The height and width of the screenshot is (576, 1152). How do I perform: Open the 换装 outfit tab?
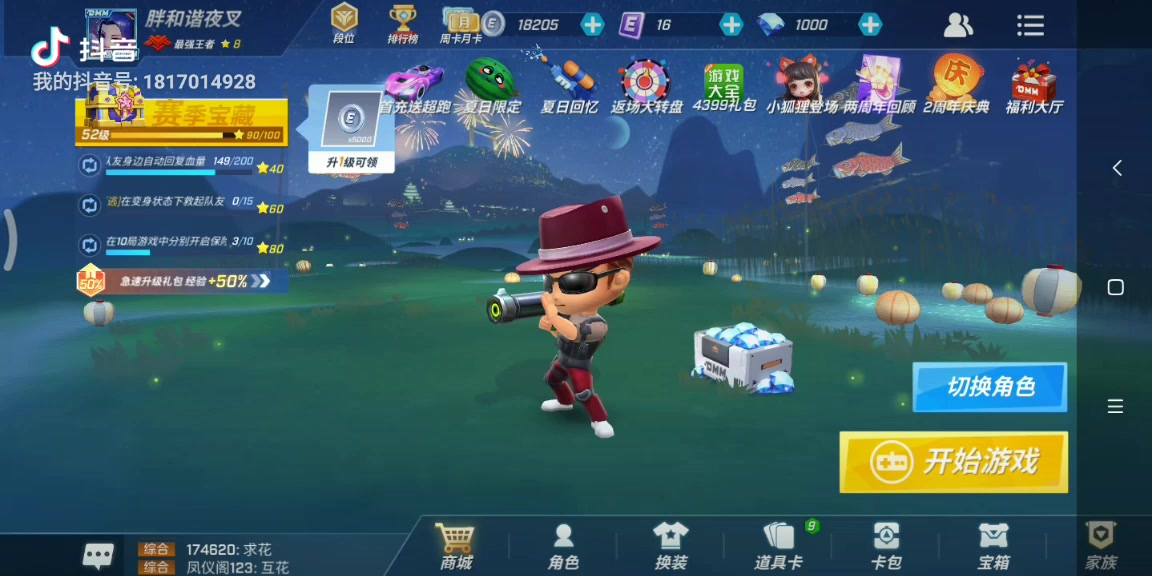point(670,546)
